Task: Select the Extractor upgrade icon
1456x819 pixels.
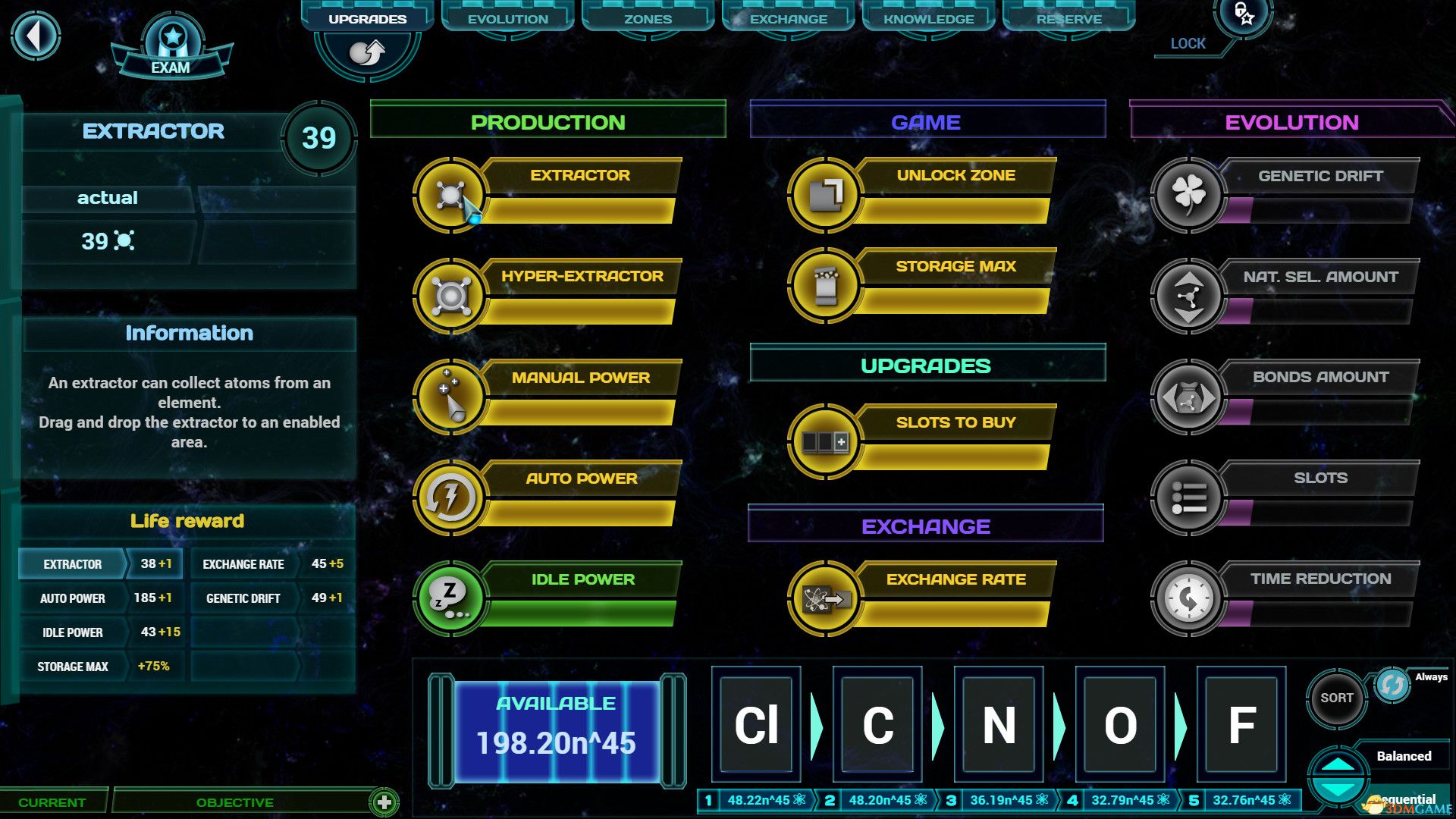Action: pos(451,196)
